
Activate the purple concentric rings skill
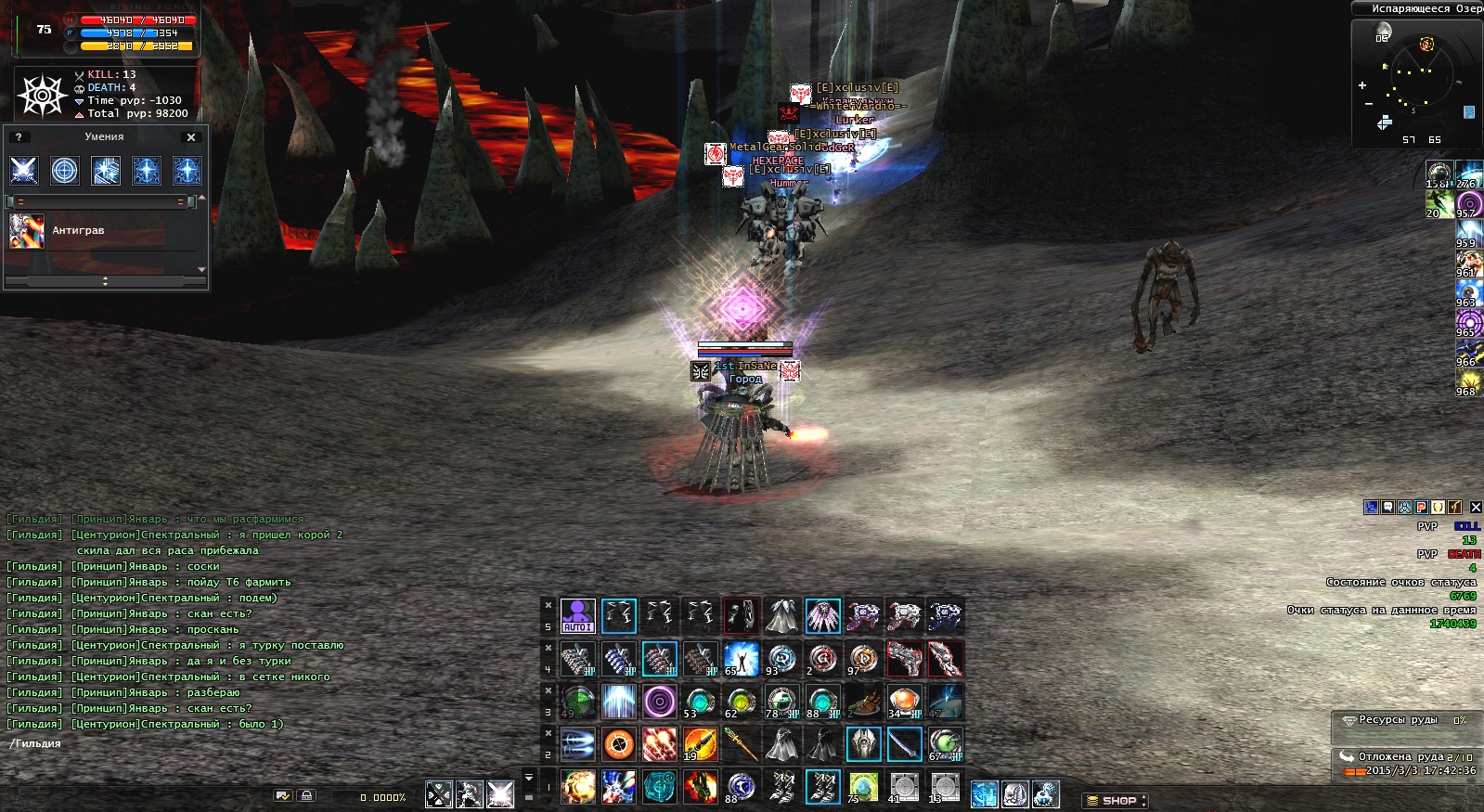point(659,702)
